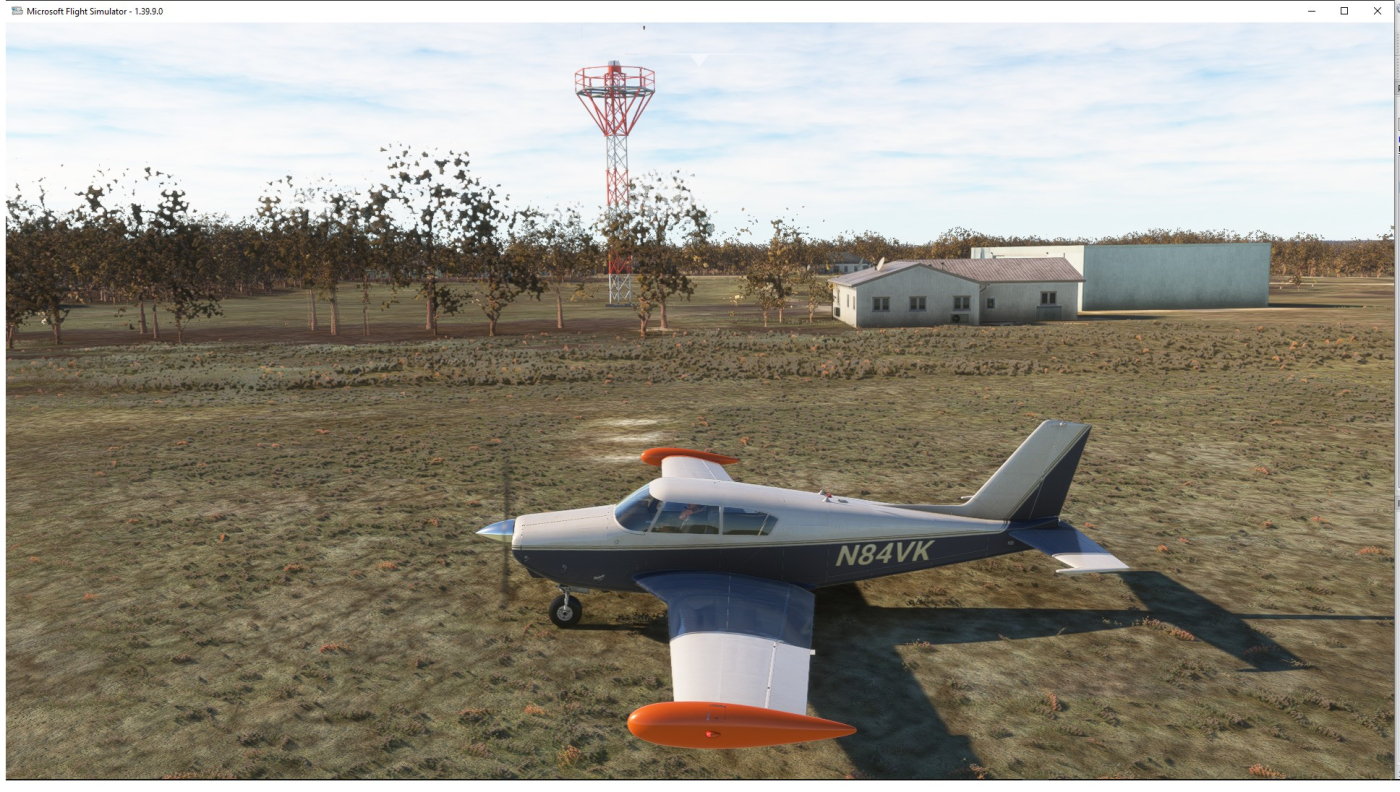Minimize the Flight Simulator window
This screenshot has width=1400, height=792.
tap(1312, 11)
